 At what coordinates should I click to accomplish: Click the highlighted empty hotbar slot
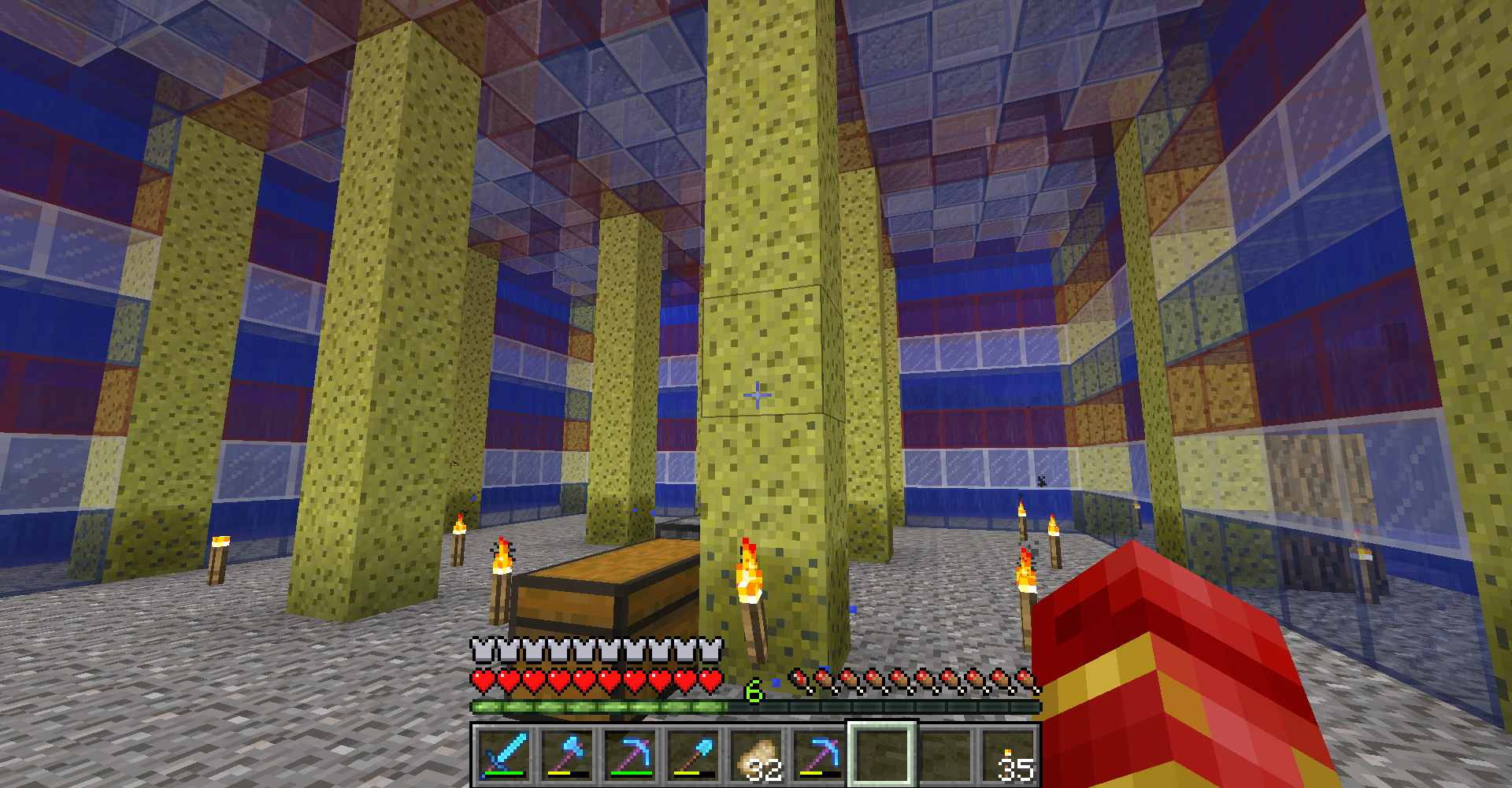pyautogui.click(x=882, y=754)
